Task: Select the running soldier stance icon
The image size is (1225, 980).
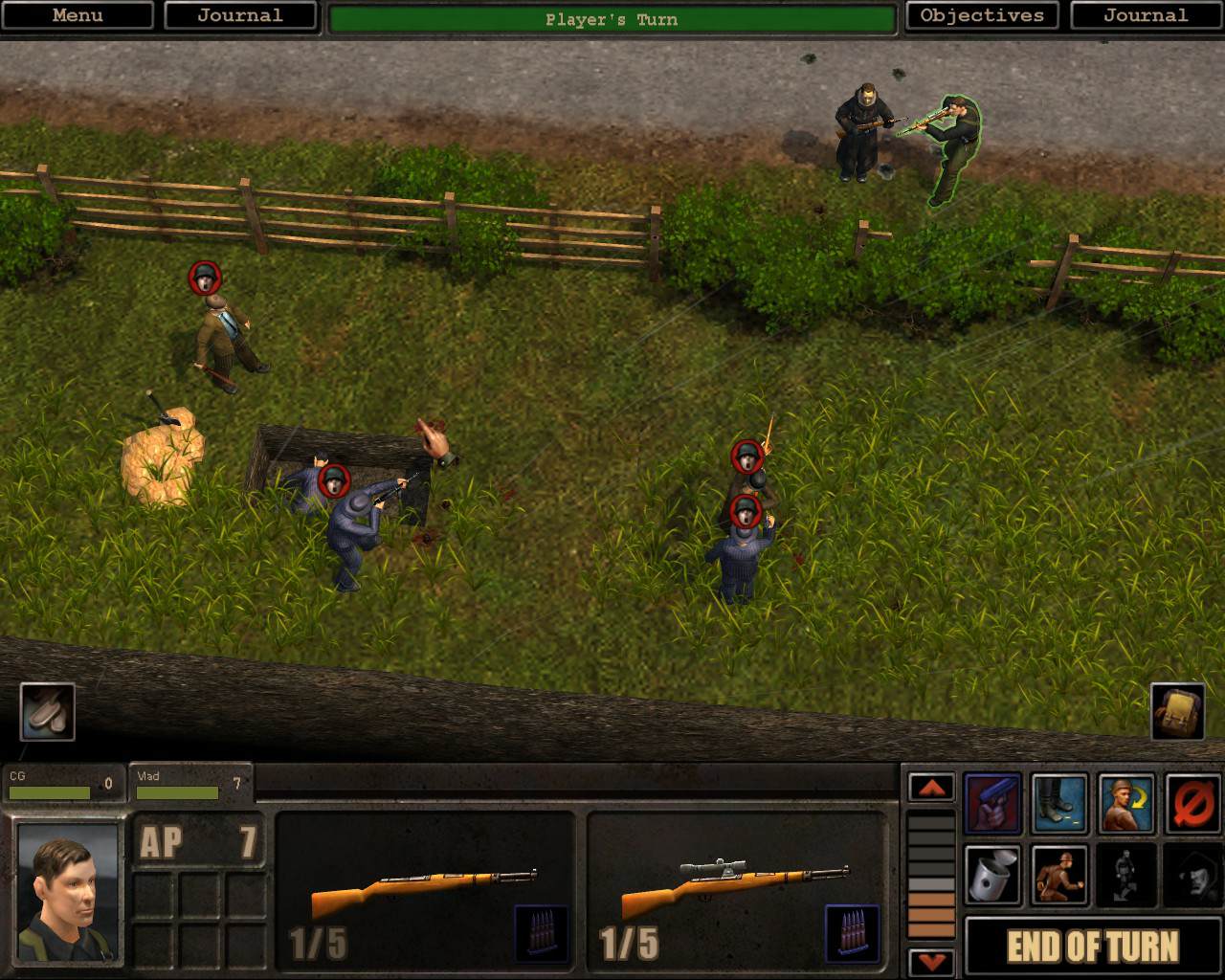Action: point(1059,875)
